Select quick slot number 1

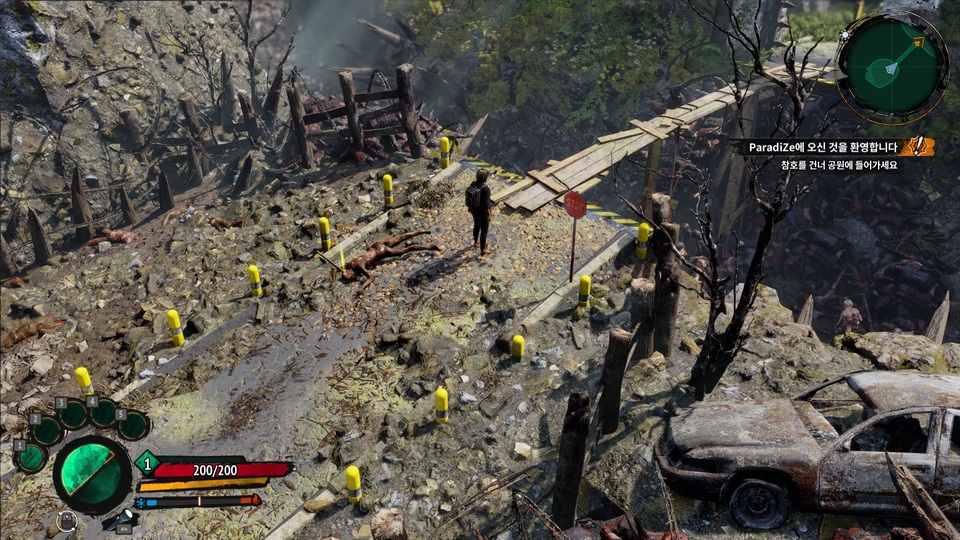click(x=32, y=458)
